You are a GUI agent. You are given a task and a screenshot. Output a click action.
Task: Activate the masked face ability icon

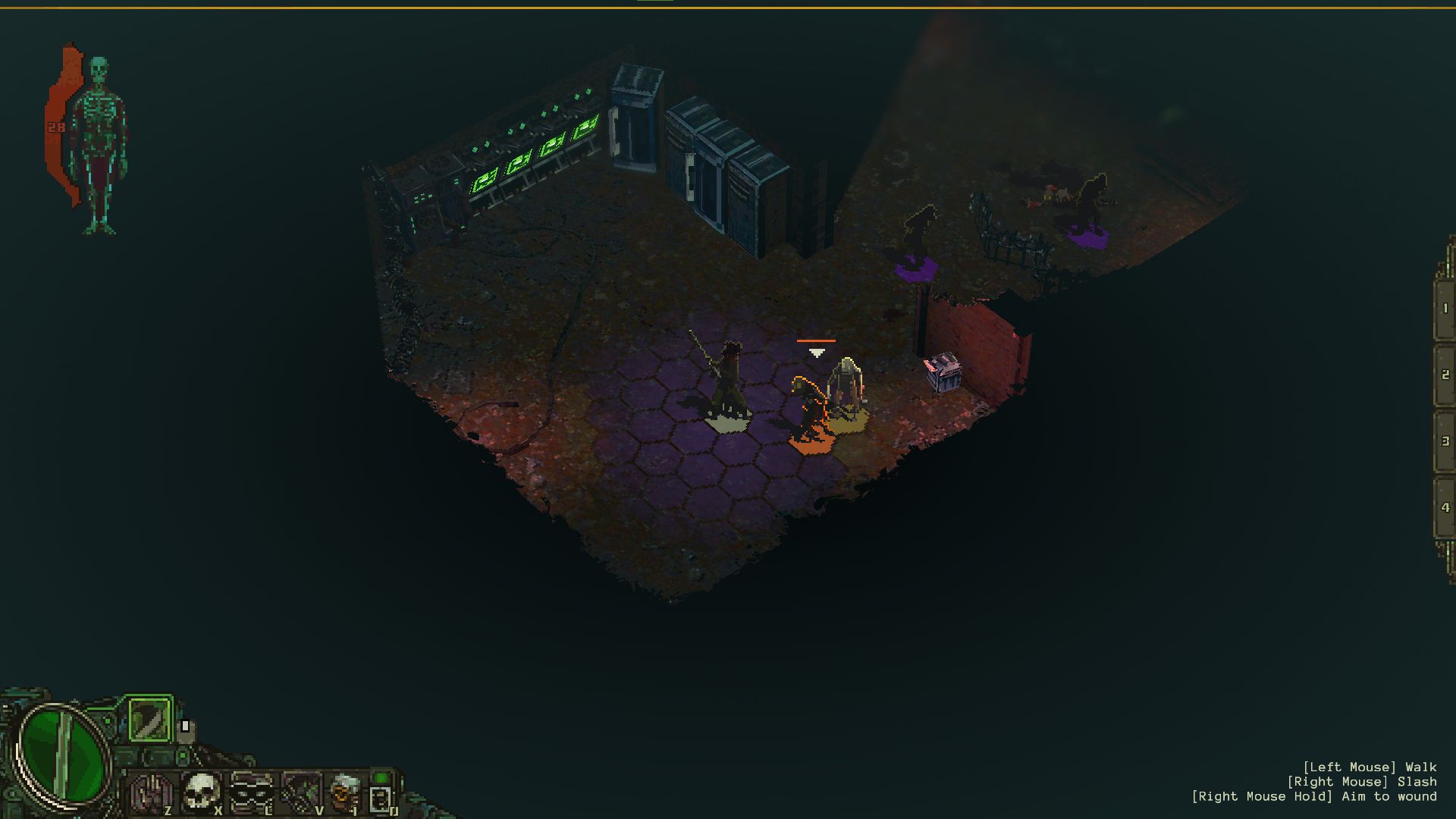pyautogui.click(x=251, y=792)
